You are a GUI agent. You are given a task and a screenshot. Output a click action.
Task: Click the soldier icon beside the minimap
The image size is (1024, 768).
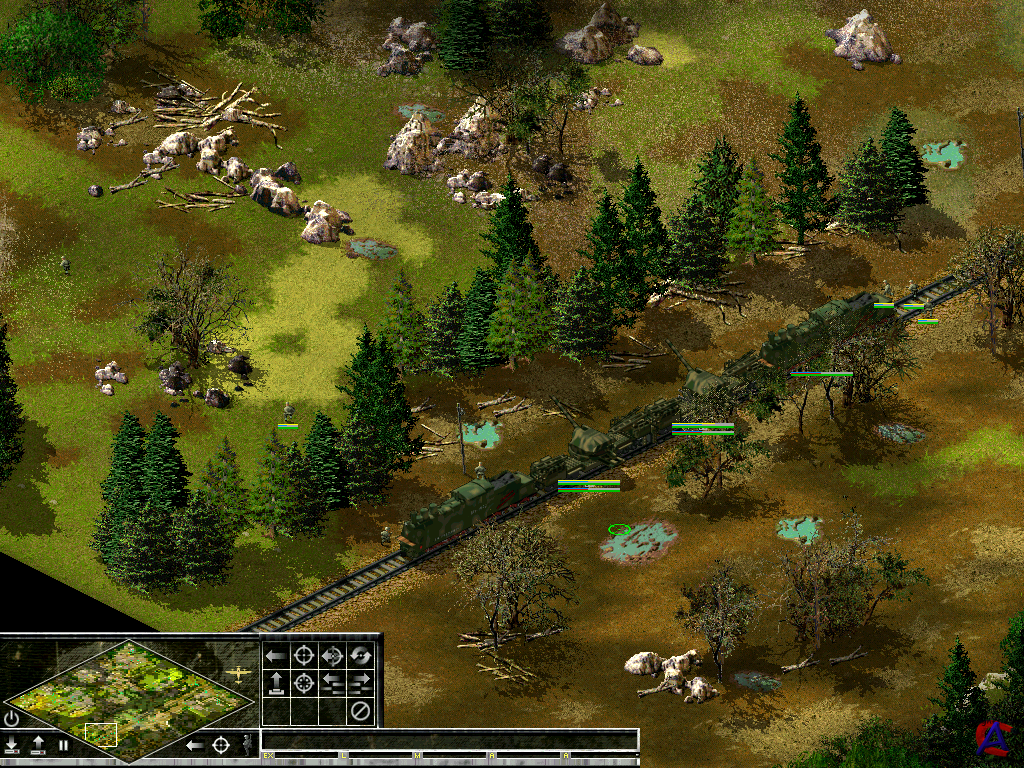point(246,745)
